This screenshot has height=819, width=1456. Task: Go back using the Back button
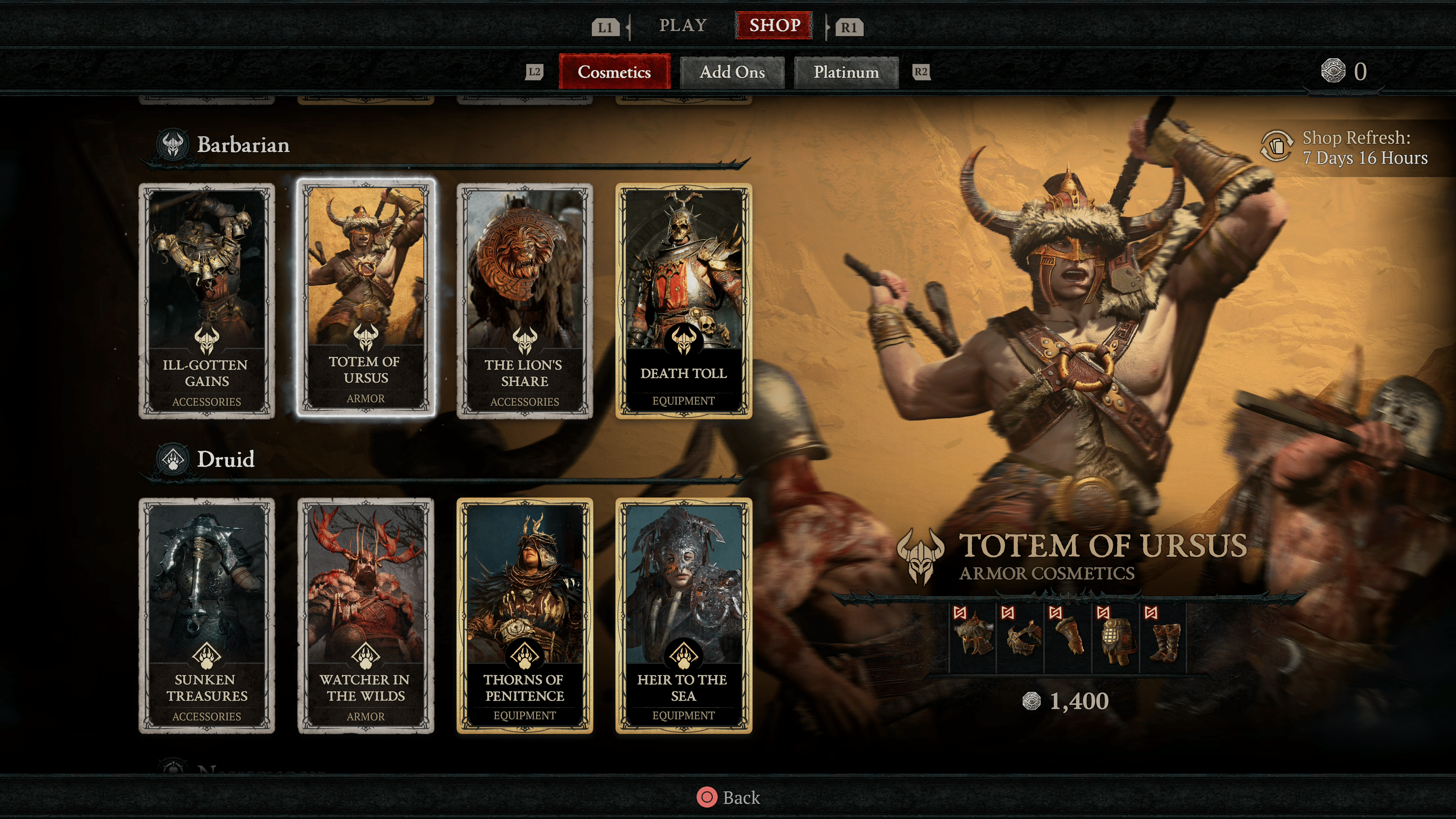pyautogui.click(x=728, y=797)
